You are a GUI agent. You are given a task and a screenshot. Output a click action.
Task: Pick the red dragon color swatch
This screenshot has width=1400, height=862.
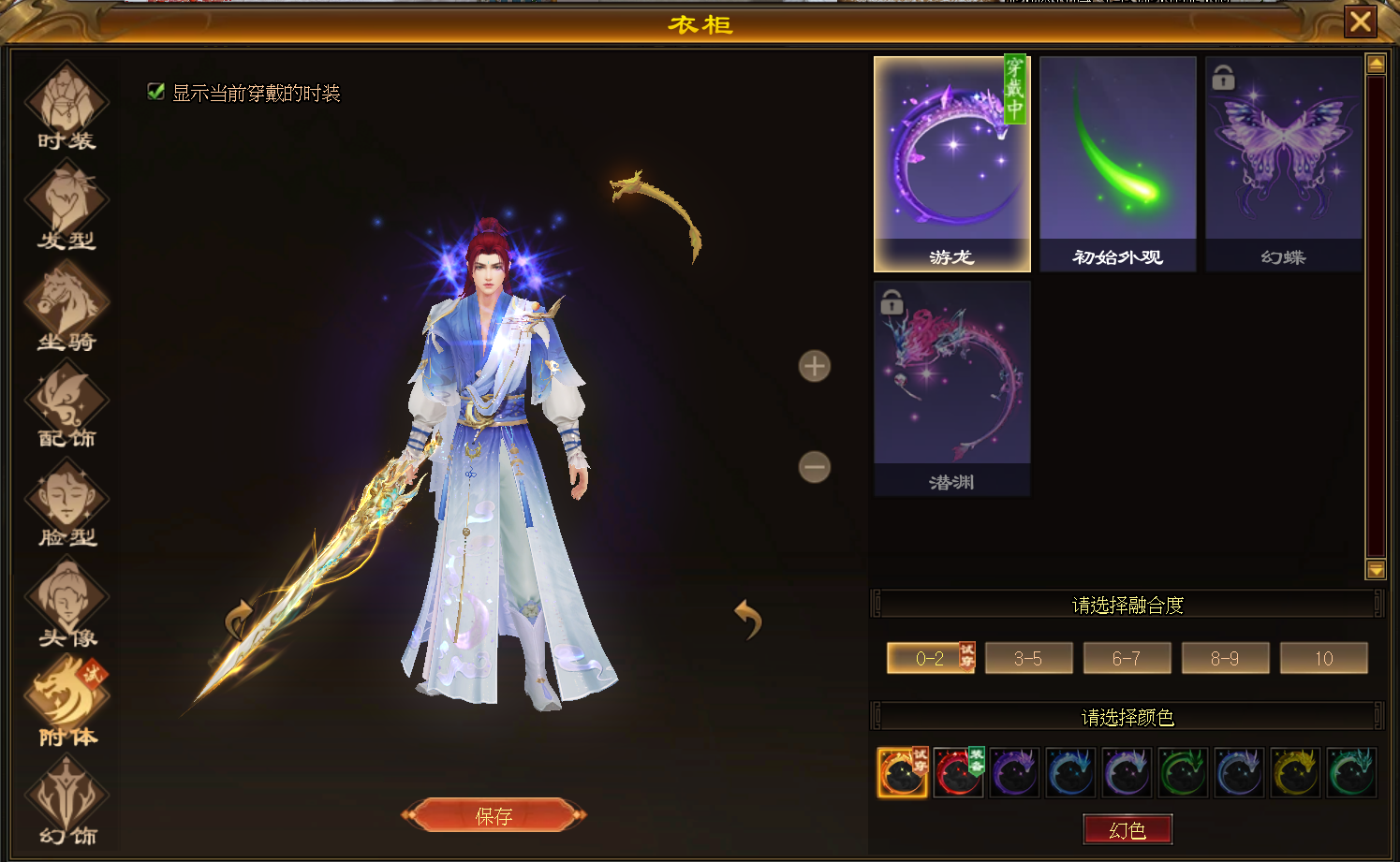pos(957,773)
